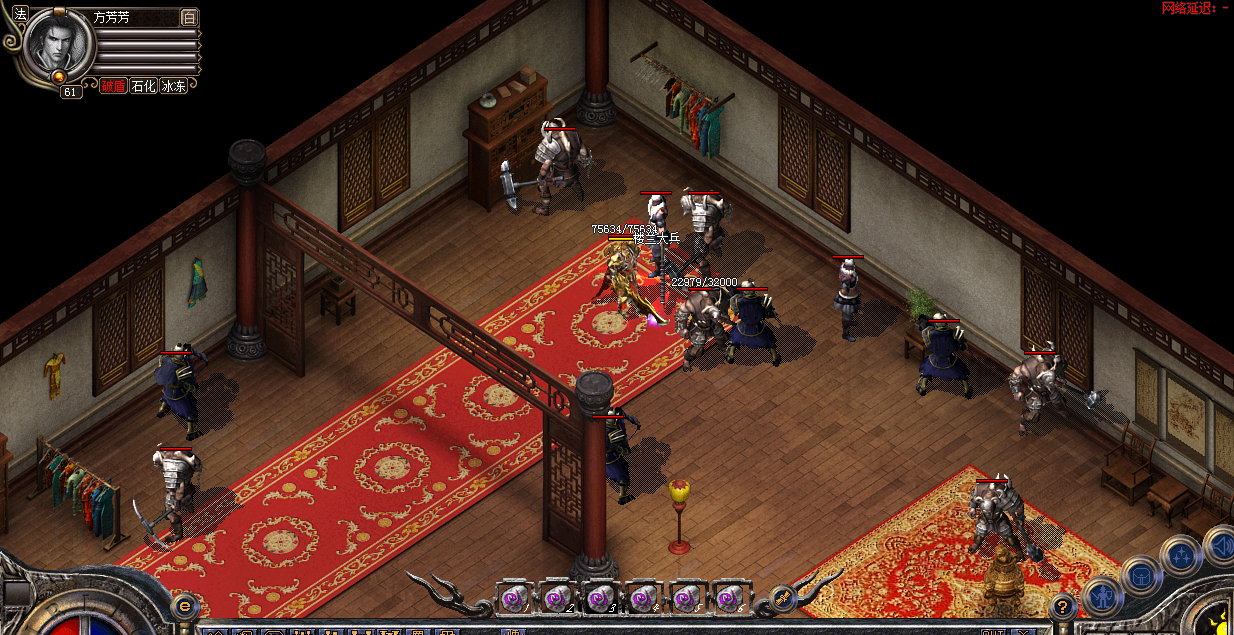Click the red 破盾 status label
Image resolution: width=1234 pixels, height=635 pixels.
(113, 86)
